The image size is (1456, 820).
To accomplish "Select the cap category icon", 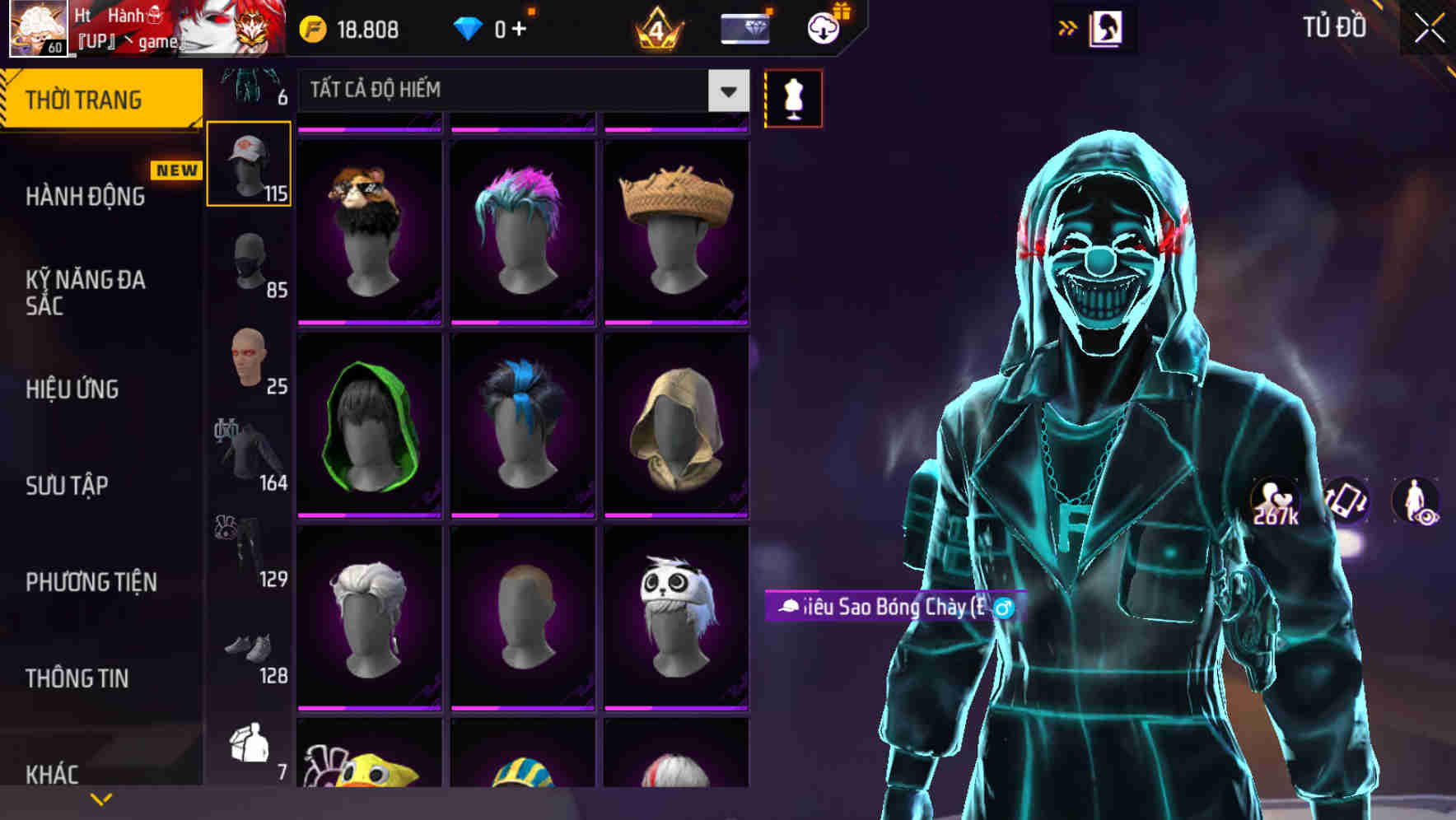I will coord(248,161).
